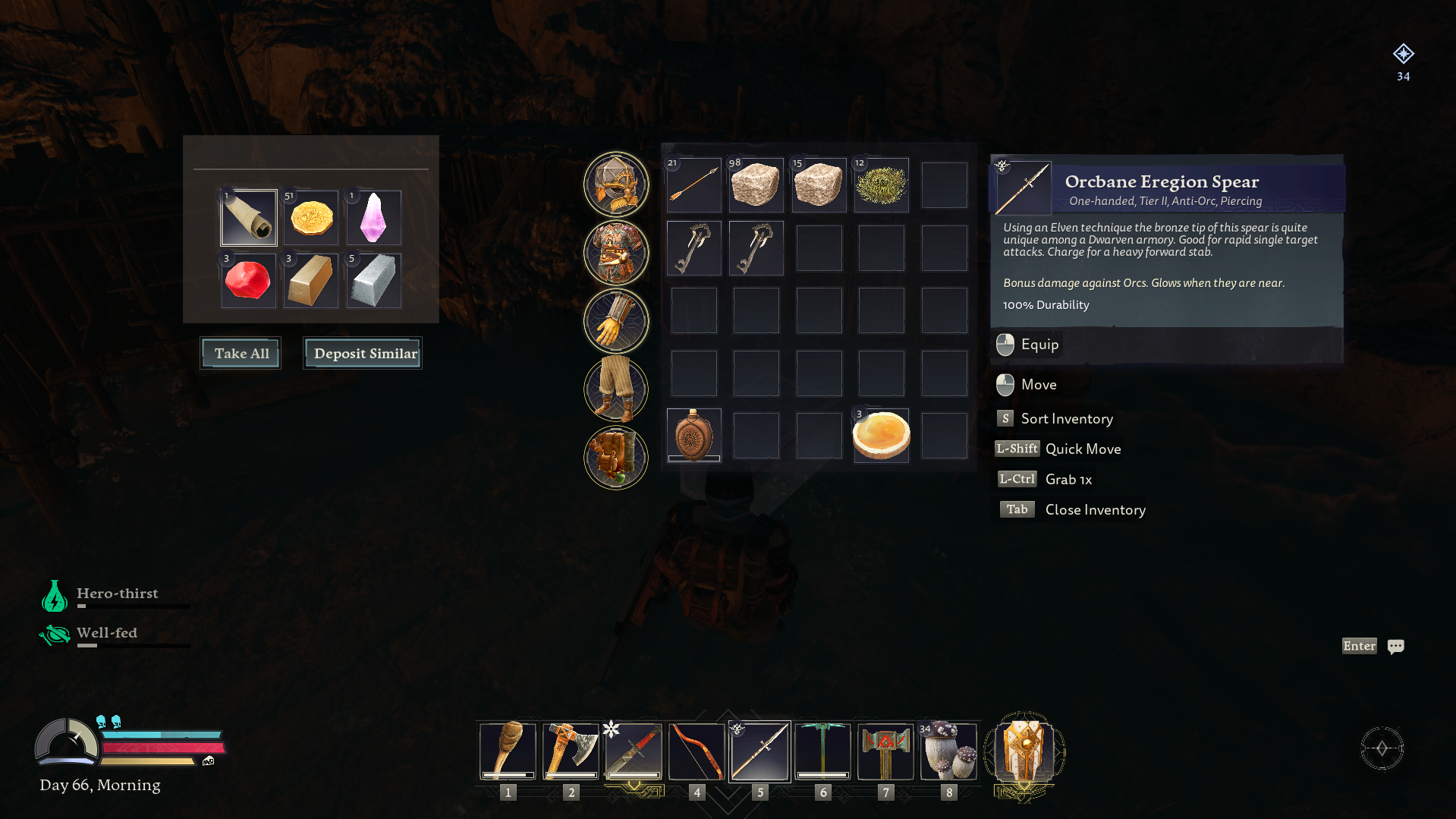Select the pickaxe in hotbar slot 6
The height and width of the screenshot is (819, 1456).
822,751
